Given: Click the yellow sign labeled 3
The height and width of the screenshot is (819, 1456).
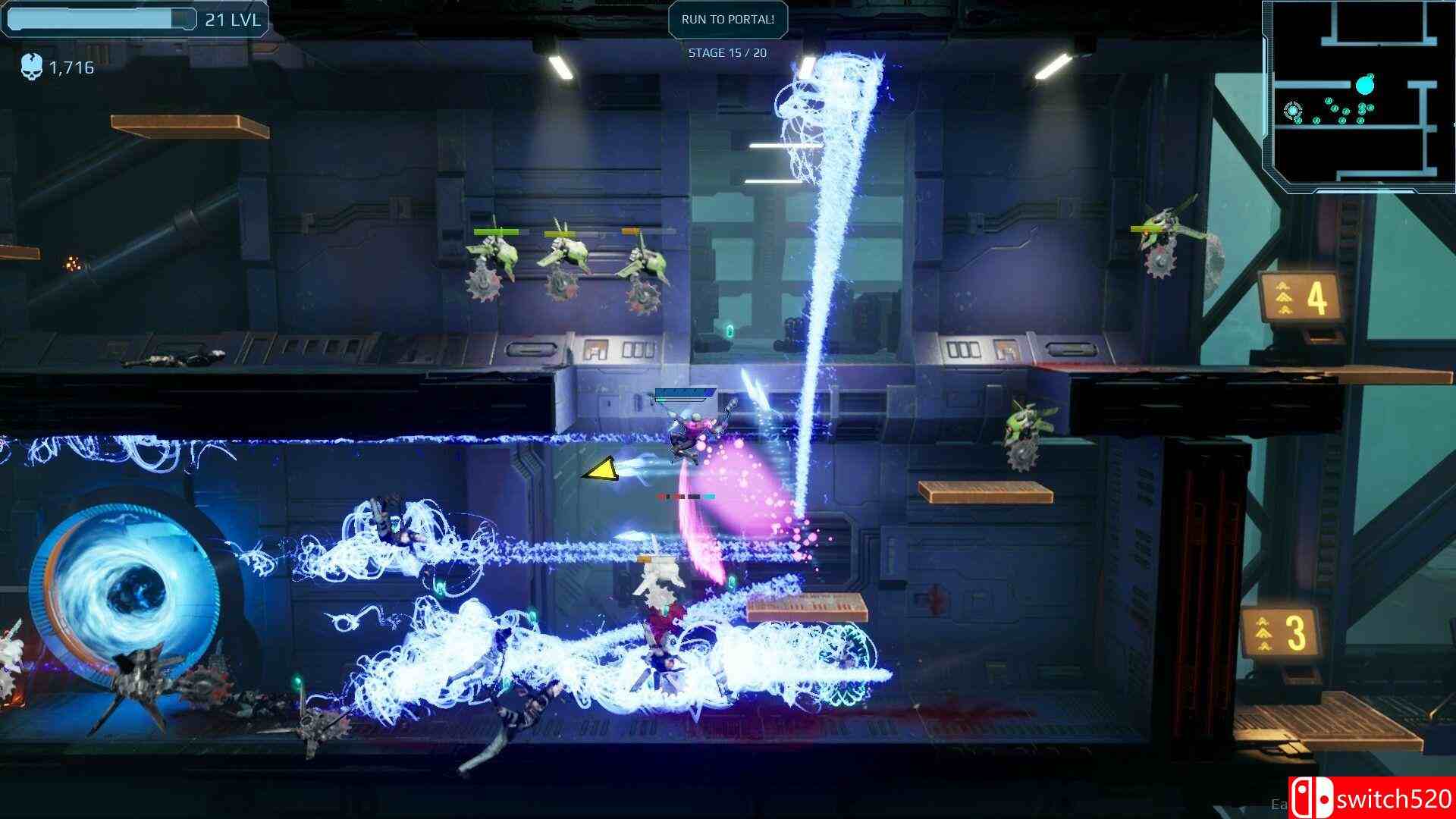Looking at the screenshot, I should (x=1282, y=629).
